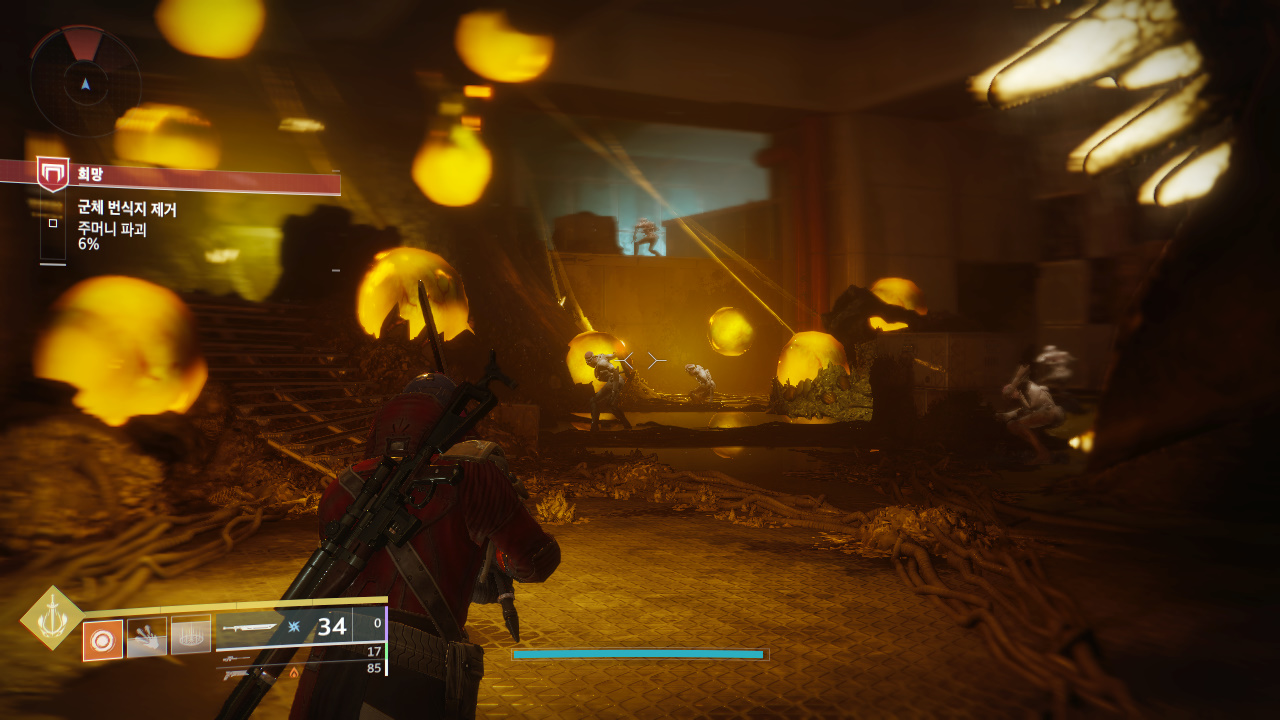Viewport: 1280px width, 720px height.
Task: Switch to the bottom weapon with flame symbol
Action: point(236,674)
